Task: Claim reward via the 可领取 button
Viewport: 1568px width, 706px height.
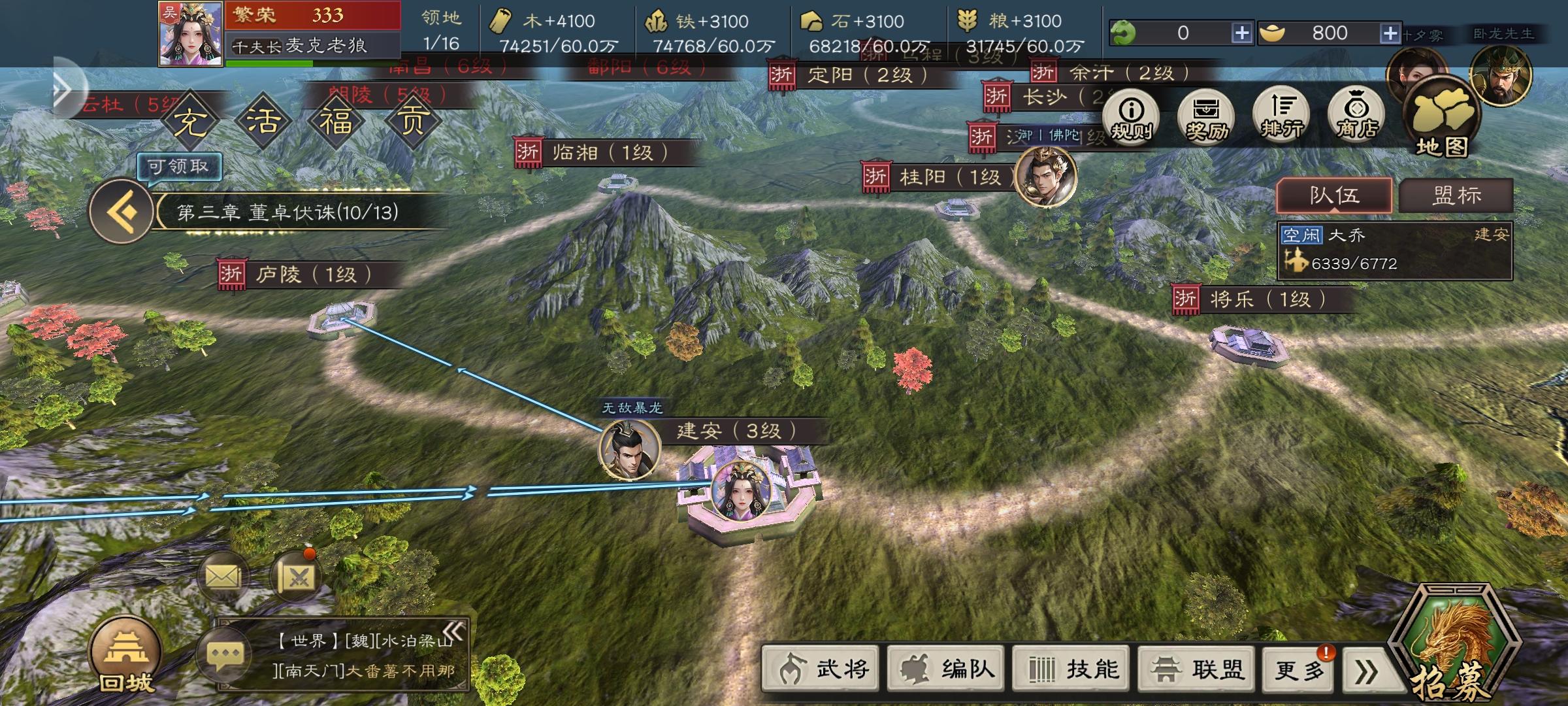Action: (x=180, y=167)
